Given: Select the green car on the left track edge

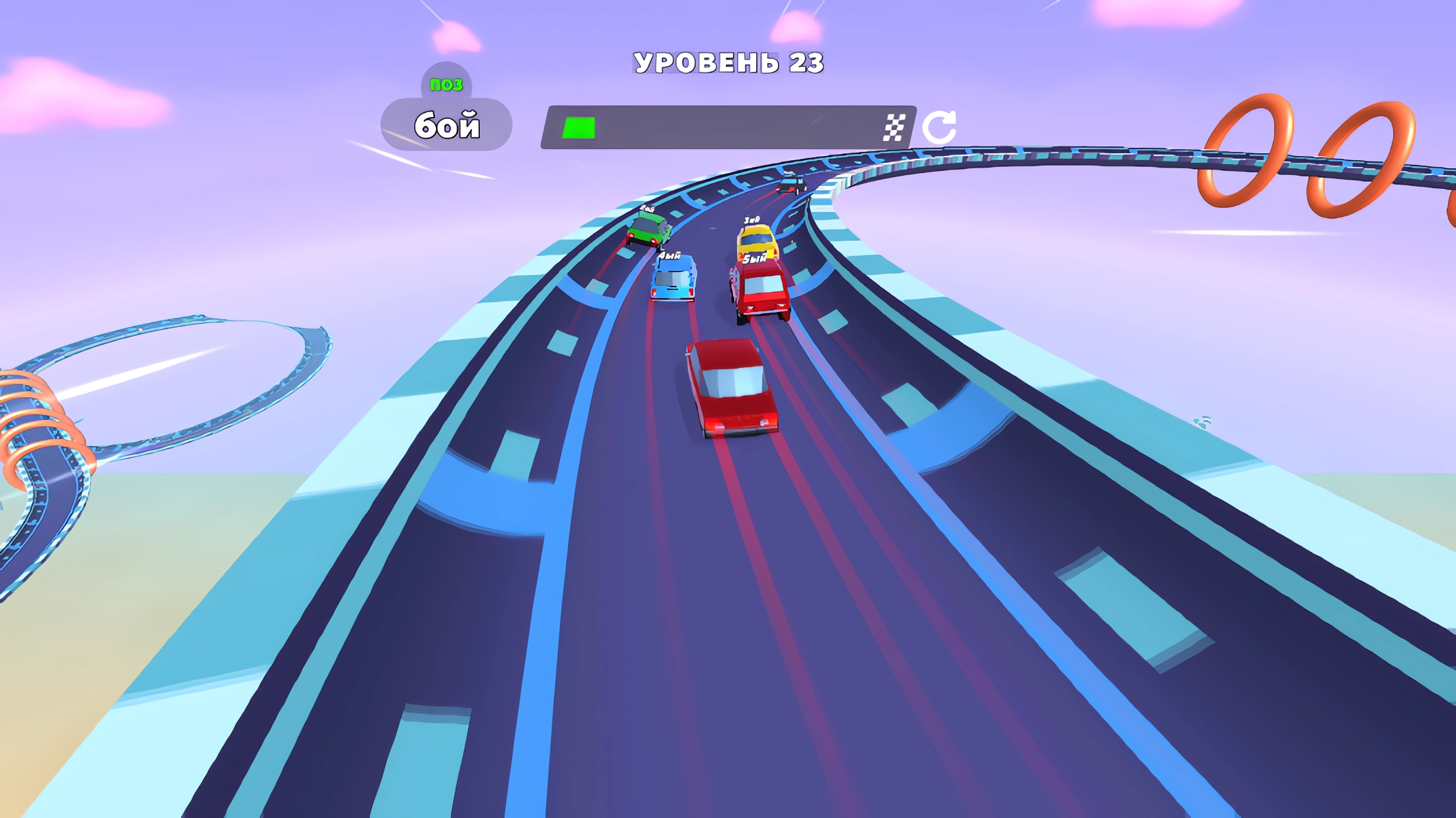Looking at the screenshot, I should 647,228.
